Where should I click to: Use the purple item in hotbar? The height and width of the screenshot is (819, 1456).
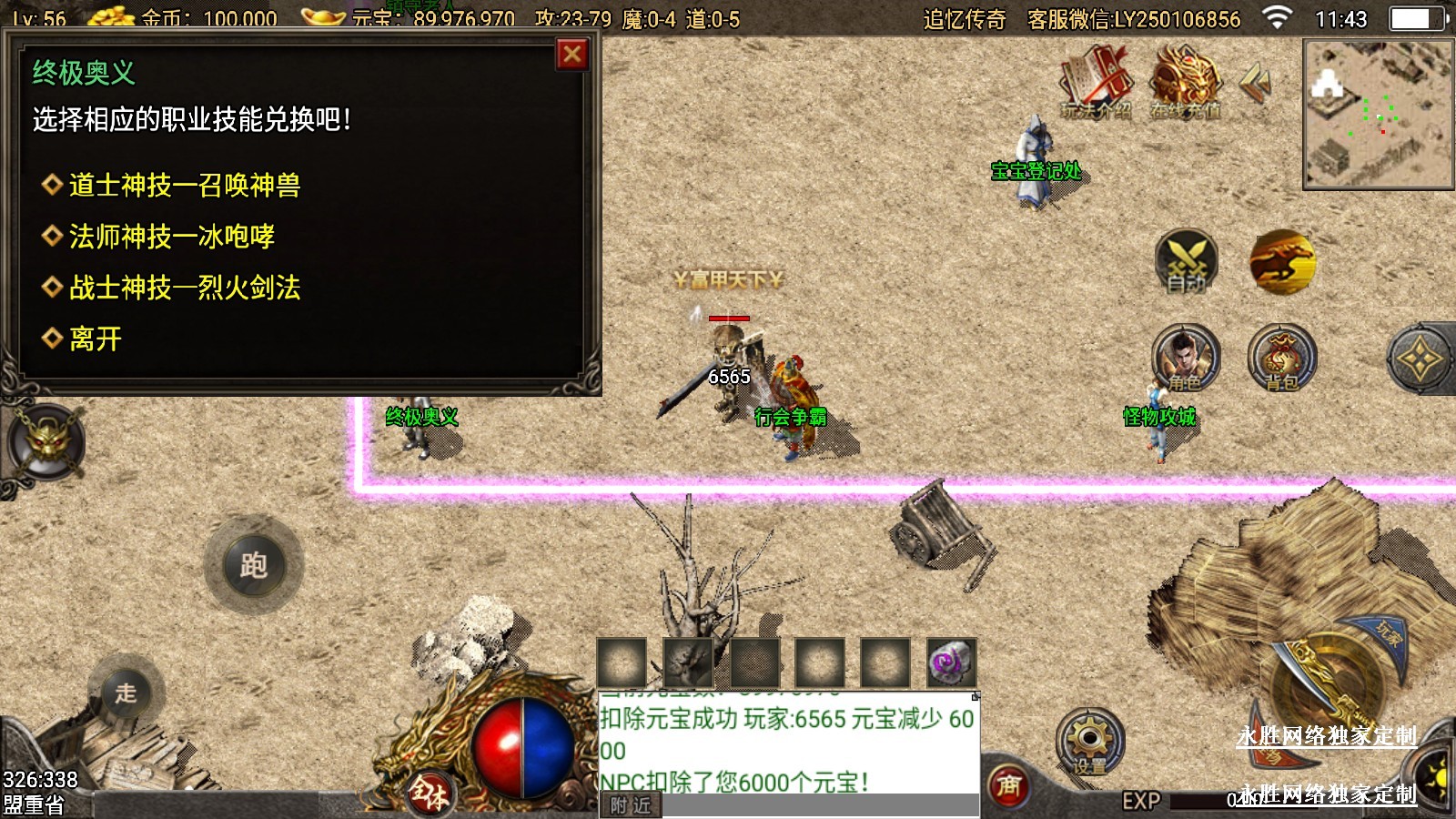click(x=951, y=662)
